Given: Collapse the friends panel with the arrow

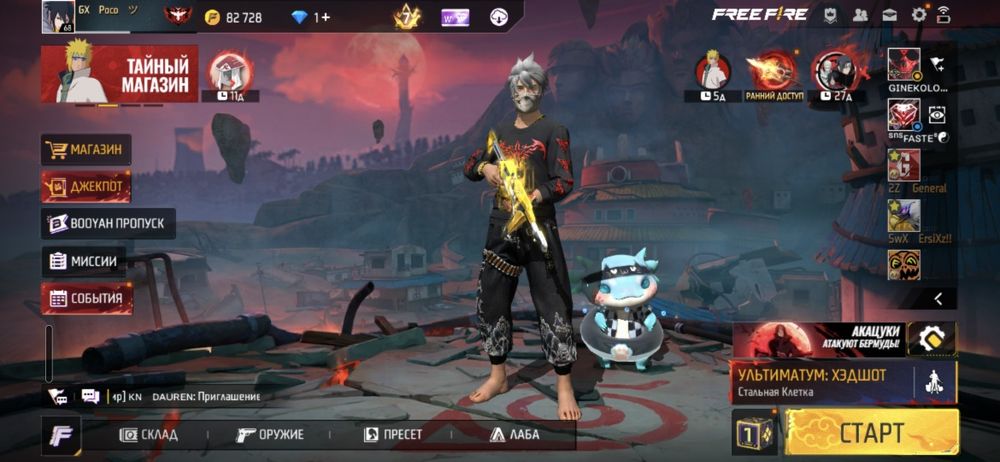Looking at the screenshot, I should click(x=938, y=298).
